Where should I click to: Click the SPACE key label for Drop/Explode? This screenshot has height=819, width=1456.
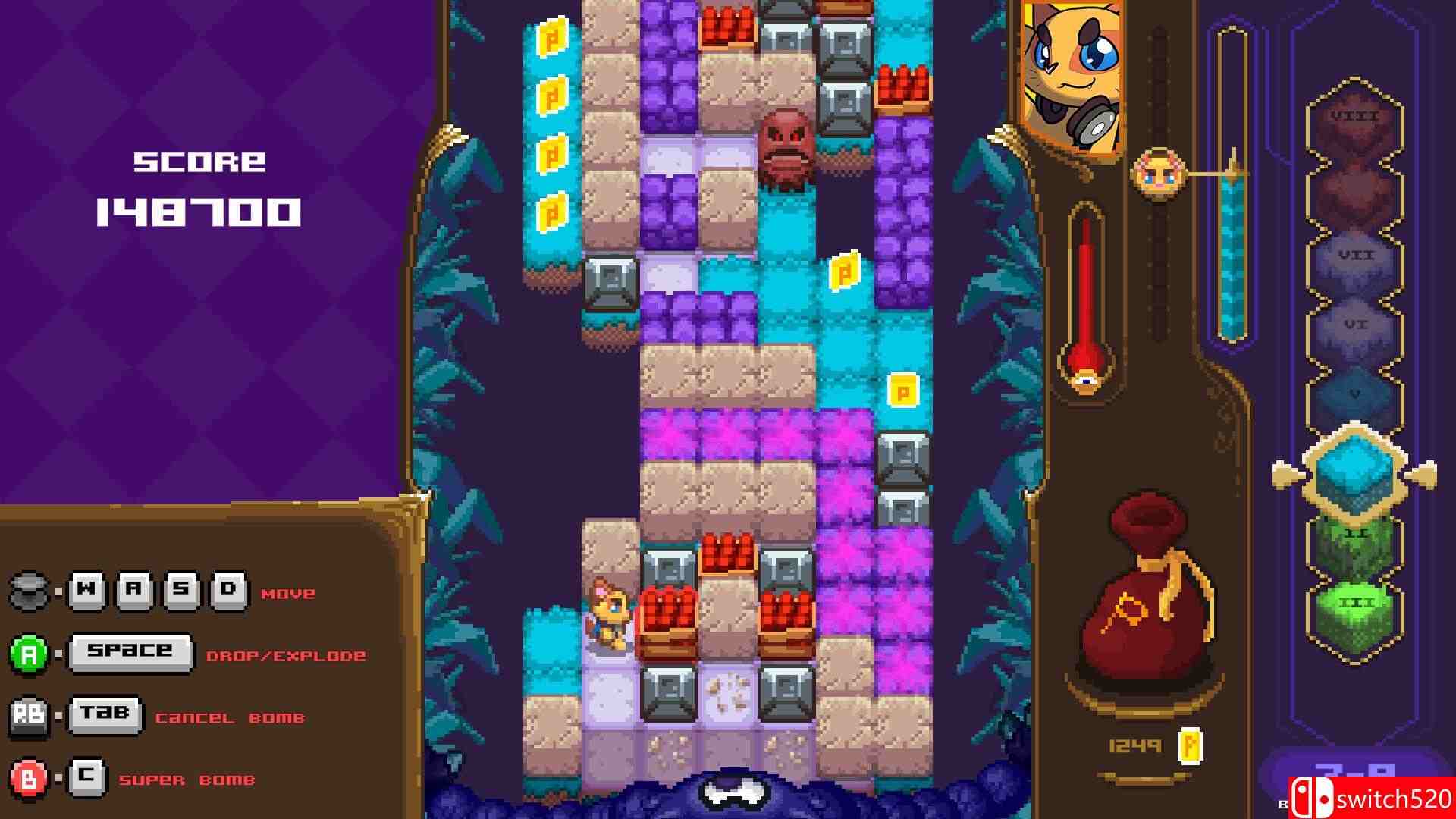click(130, 650)
